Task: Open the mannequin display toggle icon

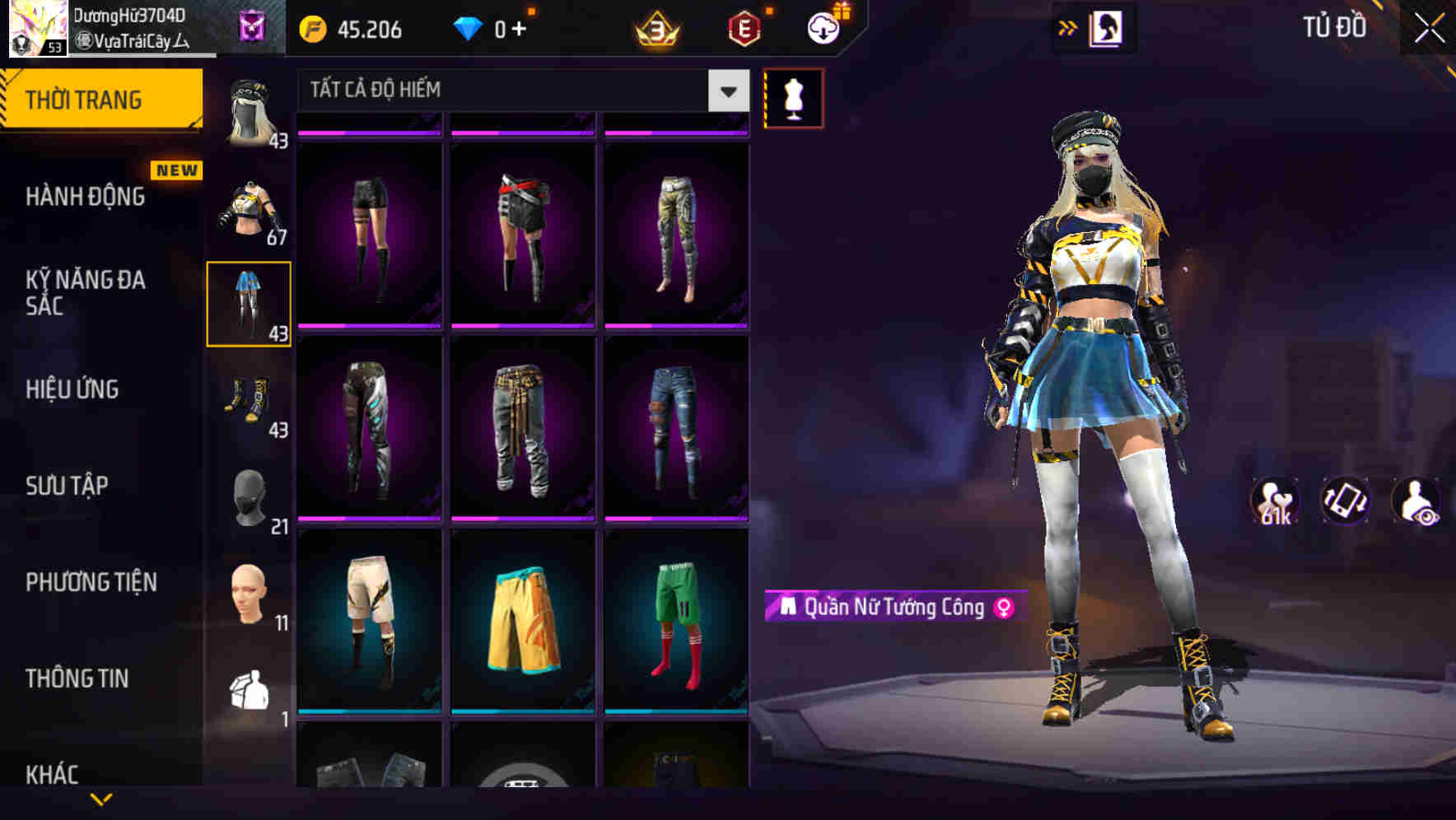Action: pos(793,97)
